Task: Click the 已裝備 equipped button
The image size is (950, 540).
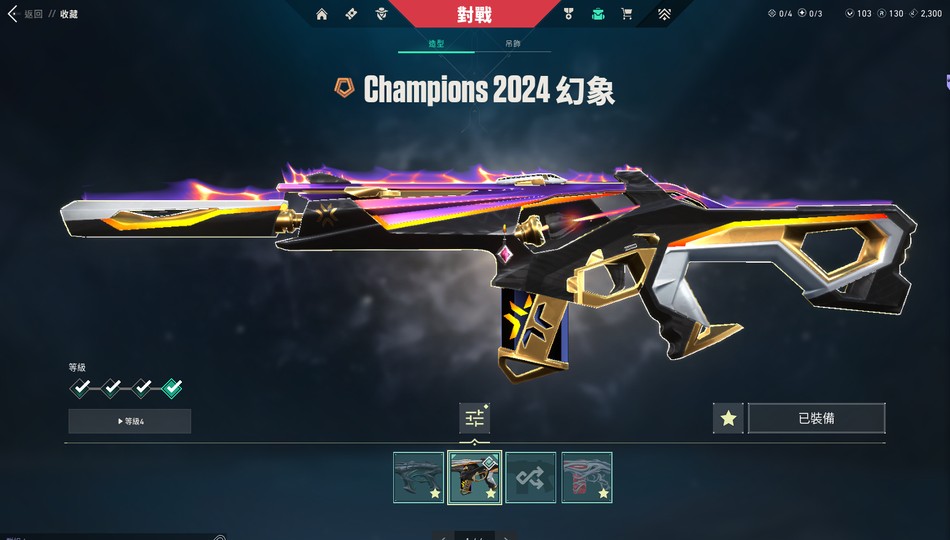Action: pyautogui.click(x=816, y=418)
